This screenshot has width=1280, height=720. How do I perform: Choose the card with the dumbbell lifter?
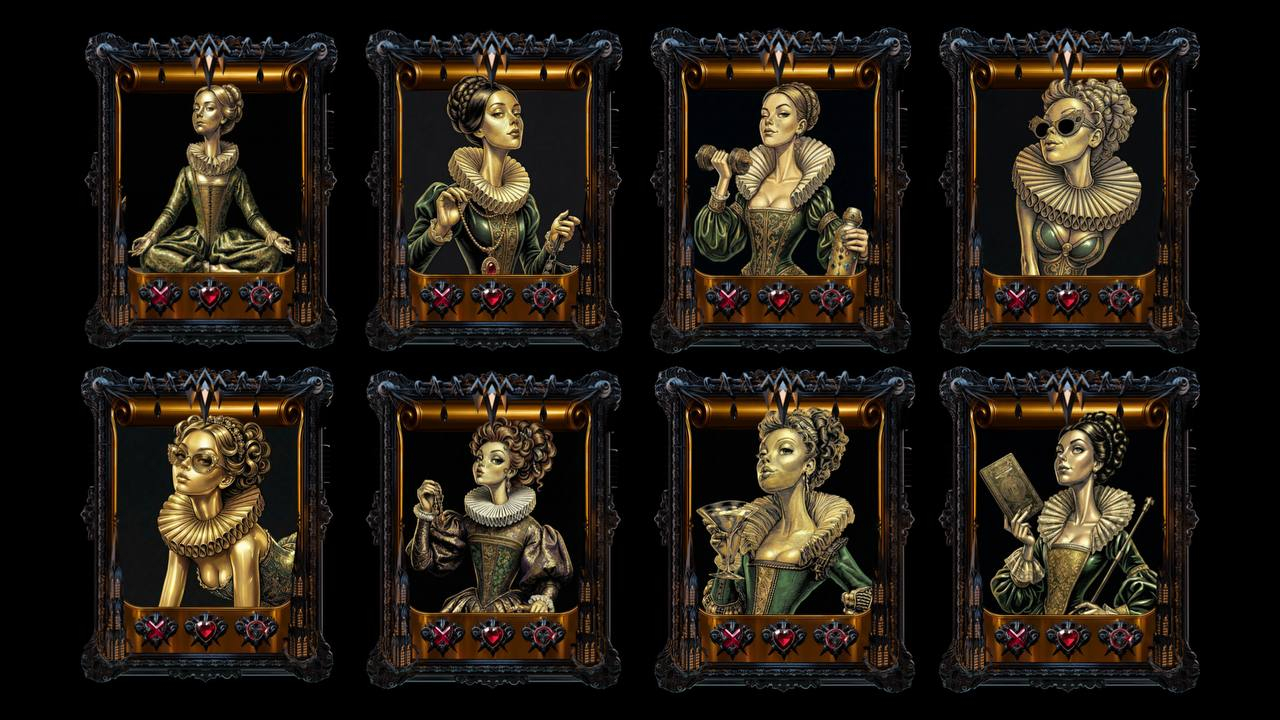coord(781,180)
